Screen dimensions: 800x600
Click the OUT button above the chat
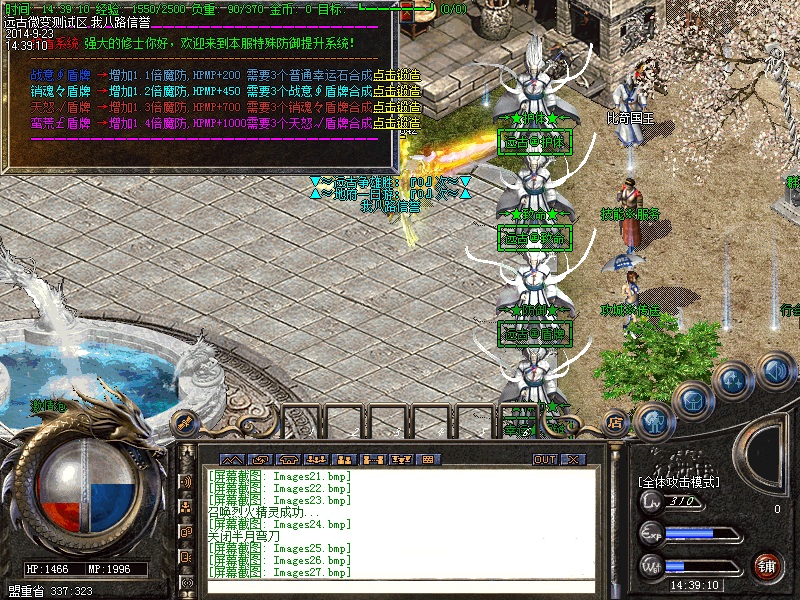[545, 459]
